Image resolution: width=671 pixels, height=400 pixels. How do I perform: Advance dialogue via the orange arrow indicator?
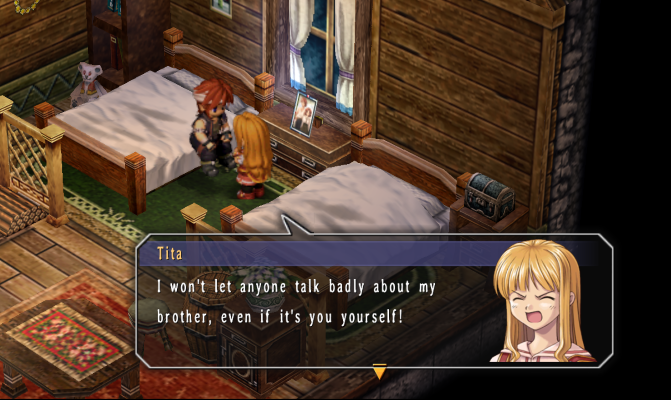click(379, 373)
